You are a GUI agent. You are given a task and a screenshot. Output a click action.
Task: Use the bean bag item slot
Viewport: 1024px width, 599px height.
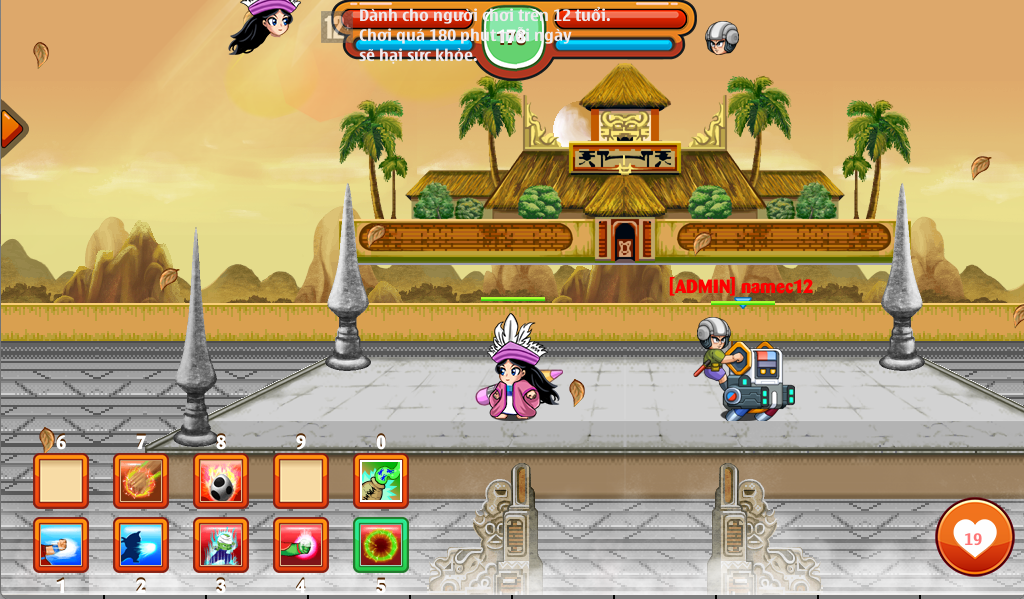pyautogui.click(x=381, y=481)
